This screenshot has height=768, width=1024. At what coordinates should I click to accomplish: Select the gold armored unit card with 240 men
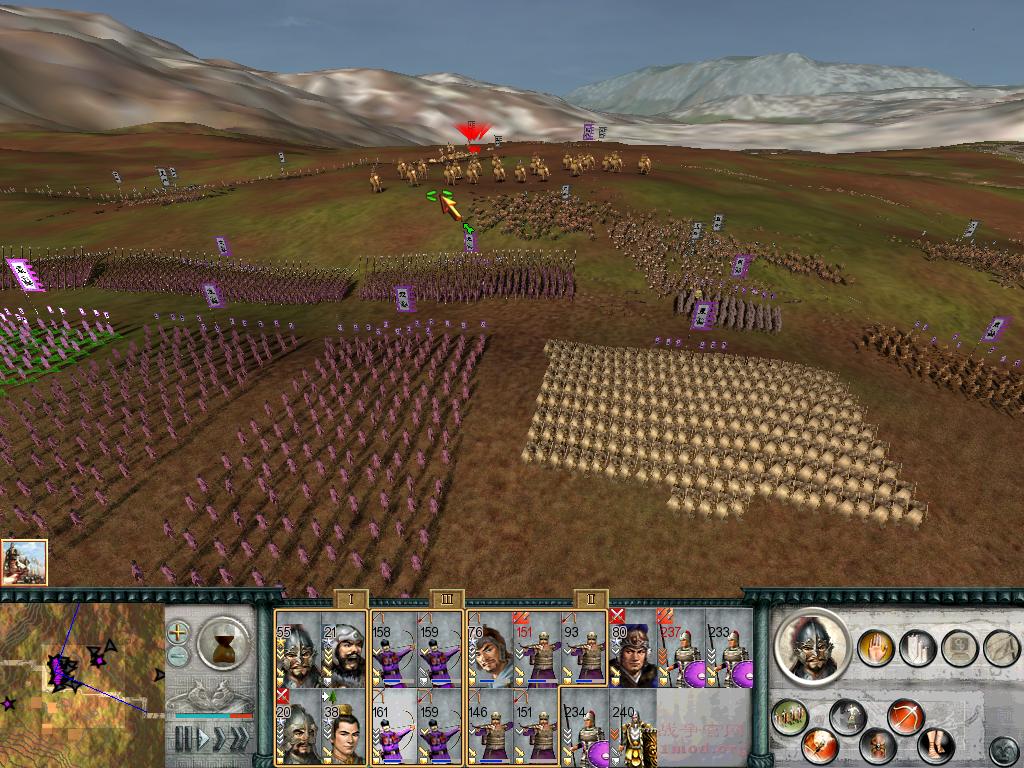pos(632,727)
